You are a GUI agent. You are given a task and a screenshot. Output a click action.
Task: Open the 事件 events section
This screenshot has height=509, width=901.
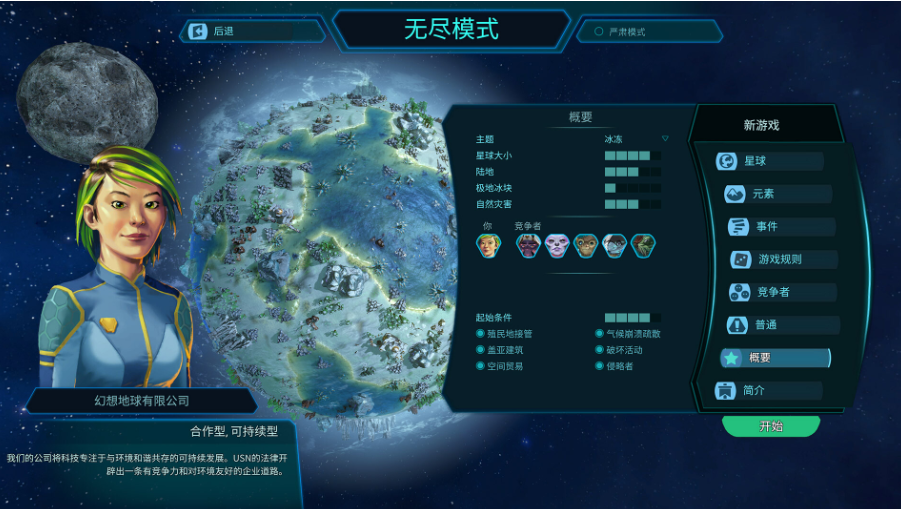(781, 227)
